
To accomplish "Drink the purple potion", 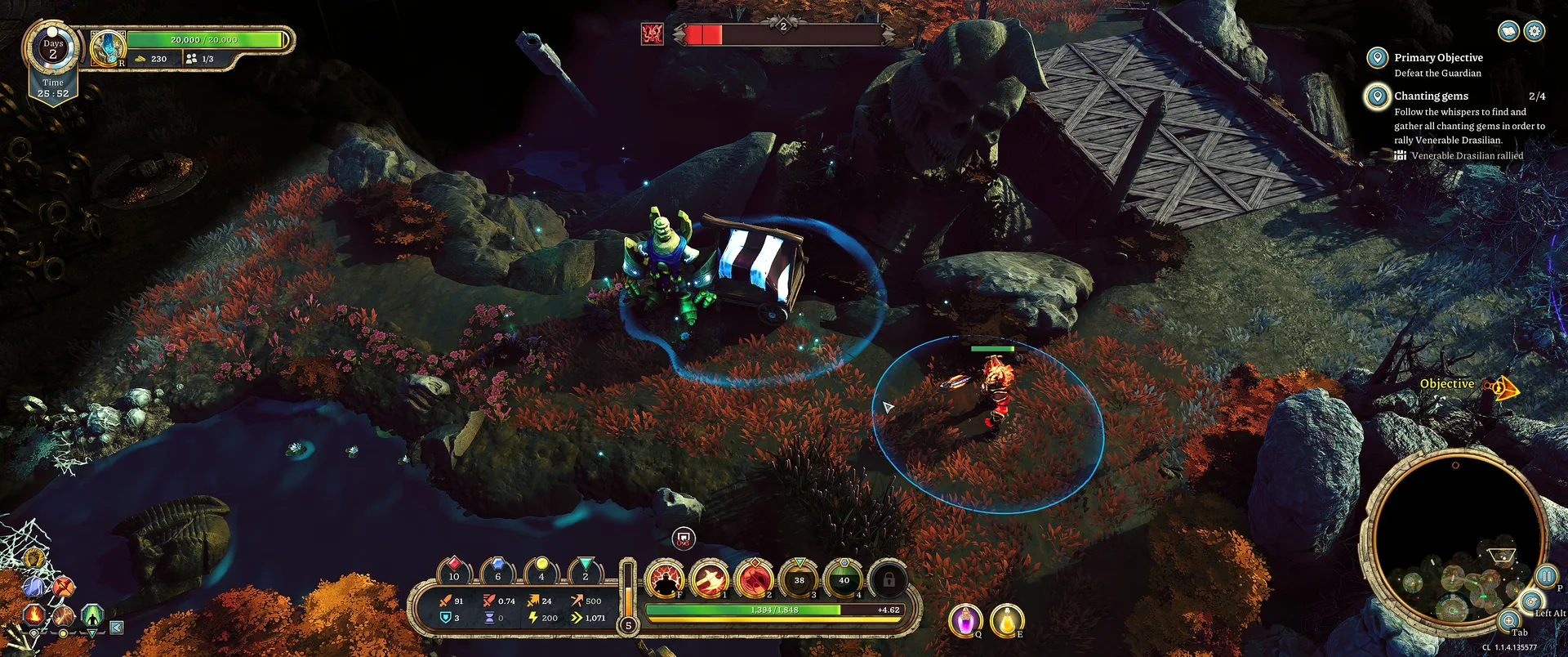I will point(965,620).
